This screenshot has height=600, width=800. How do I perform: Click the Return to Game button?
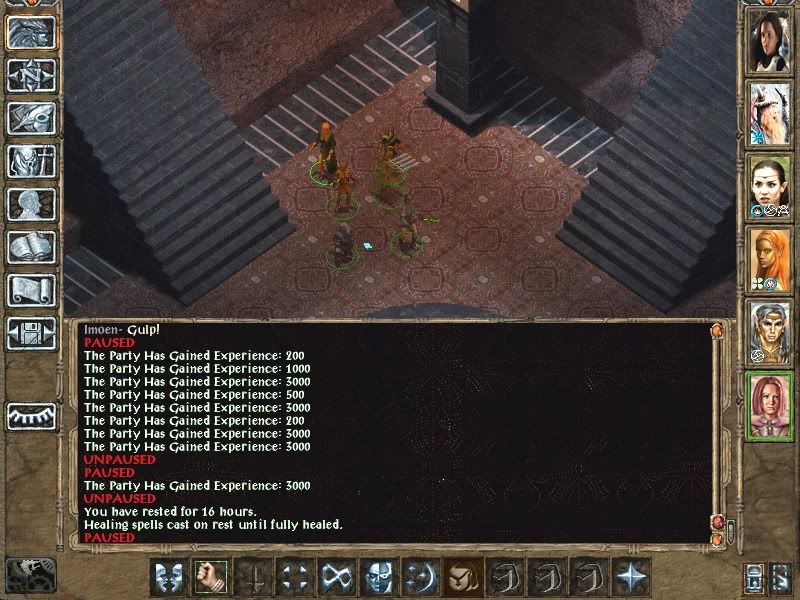31,32
